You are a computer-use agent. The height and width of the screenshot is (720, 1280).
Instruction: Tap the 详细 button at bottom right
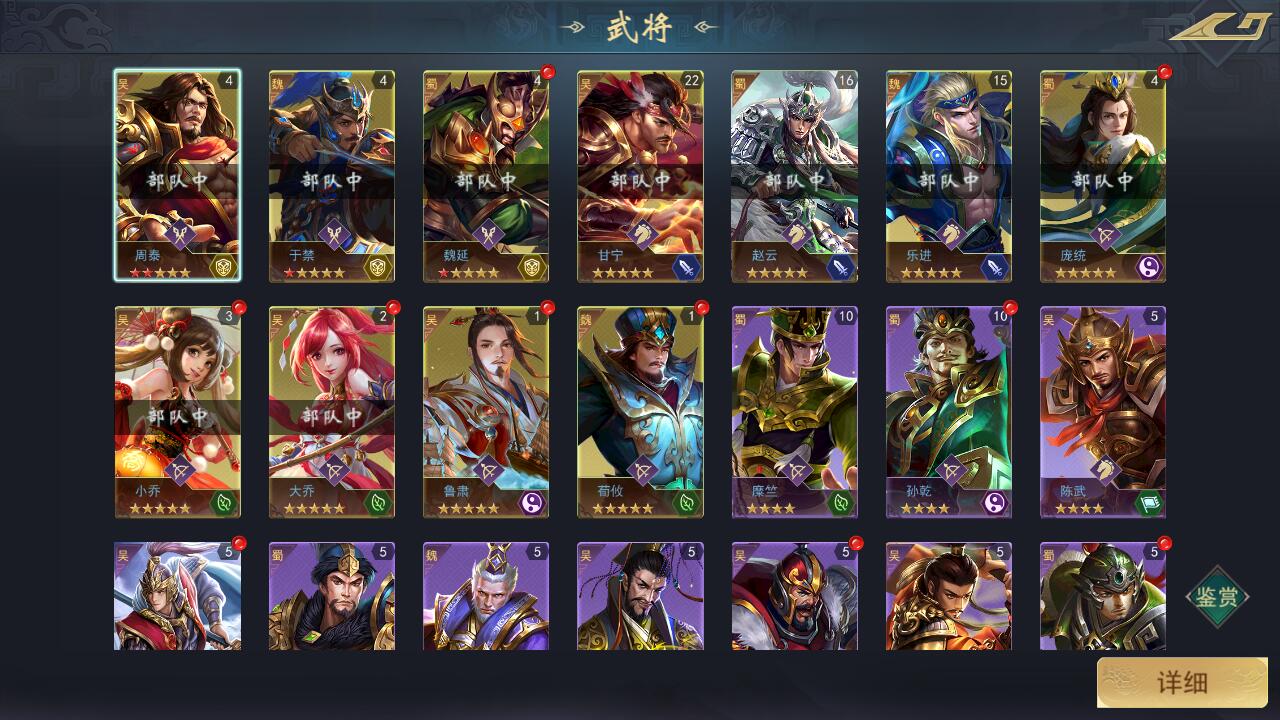[x=1182, y=683]
